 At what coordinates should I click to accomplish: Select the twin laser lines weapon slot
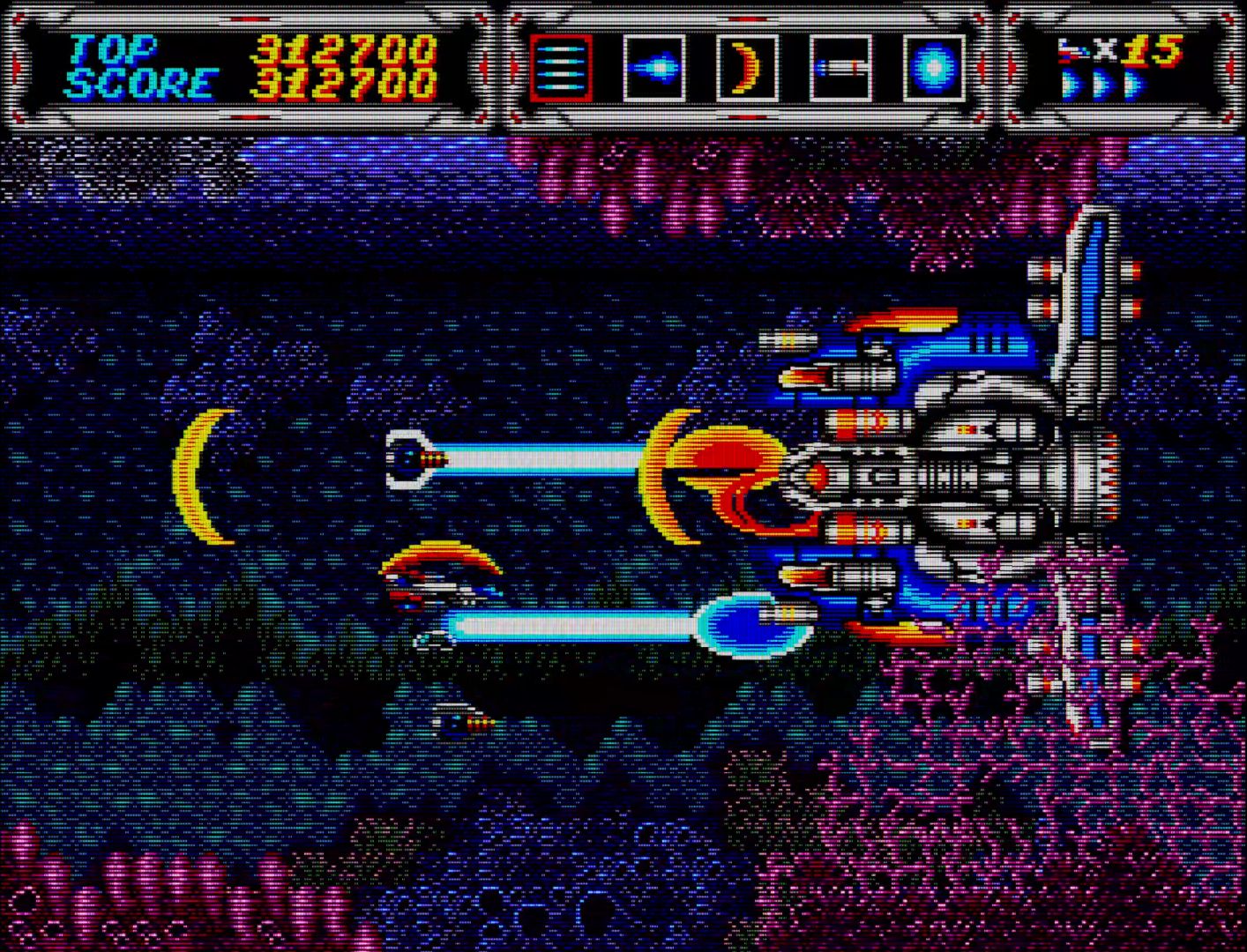[x=561, y=68]
